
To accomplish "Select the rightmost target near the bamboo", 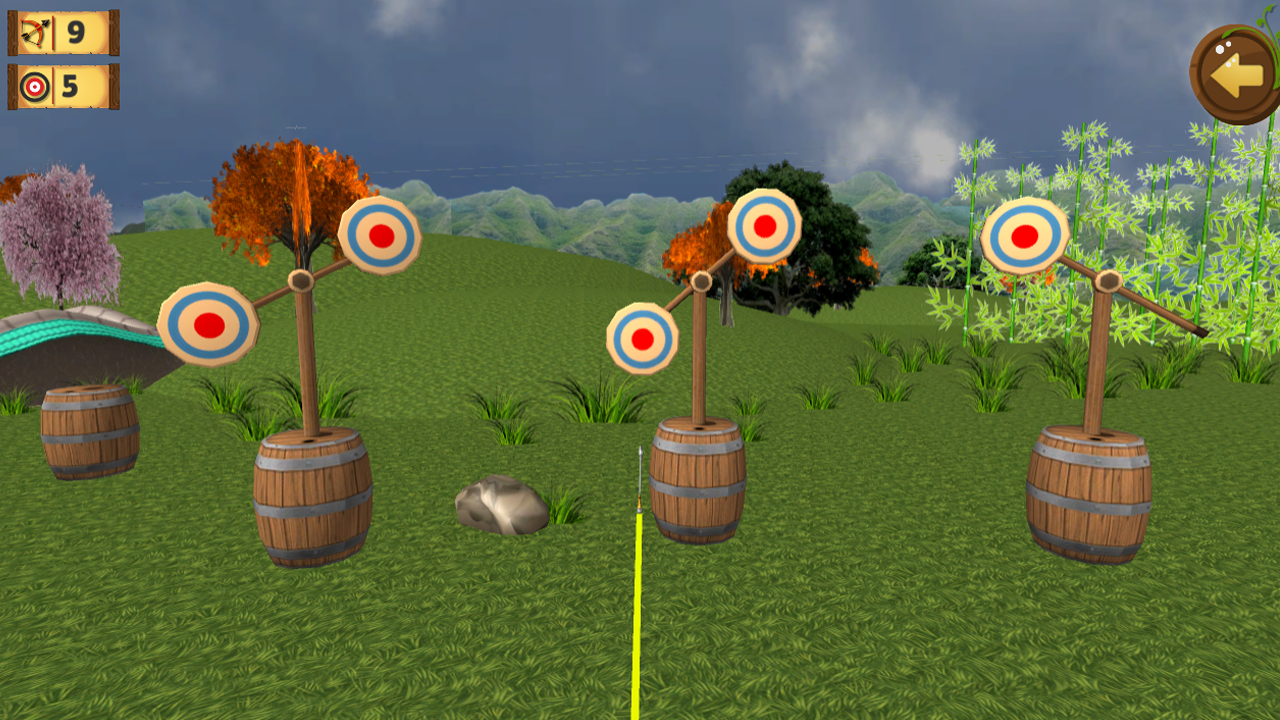I will (x=1023, y=237).
